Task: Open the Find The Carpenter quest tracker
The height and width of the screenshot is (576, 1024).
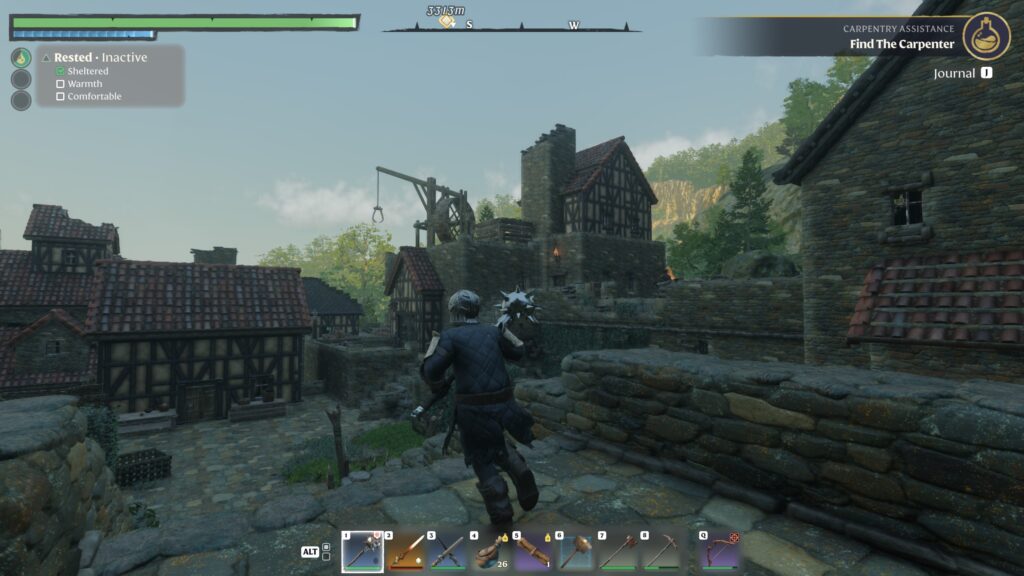Action: (902, 44)
